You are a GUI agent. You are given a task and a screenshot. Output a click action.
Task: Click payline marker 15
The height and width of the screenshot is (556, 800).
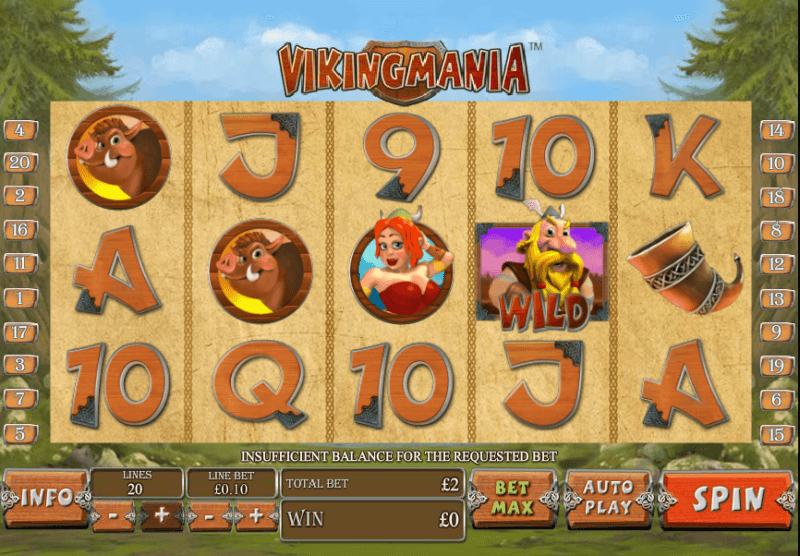tap(777, 433)
